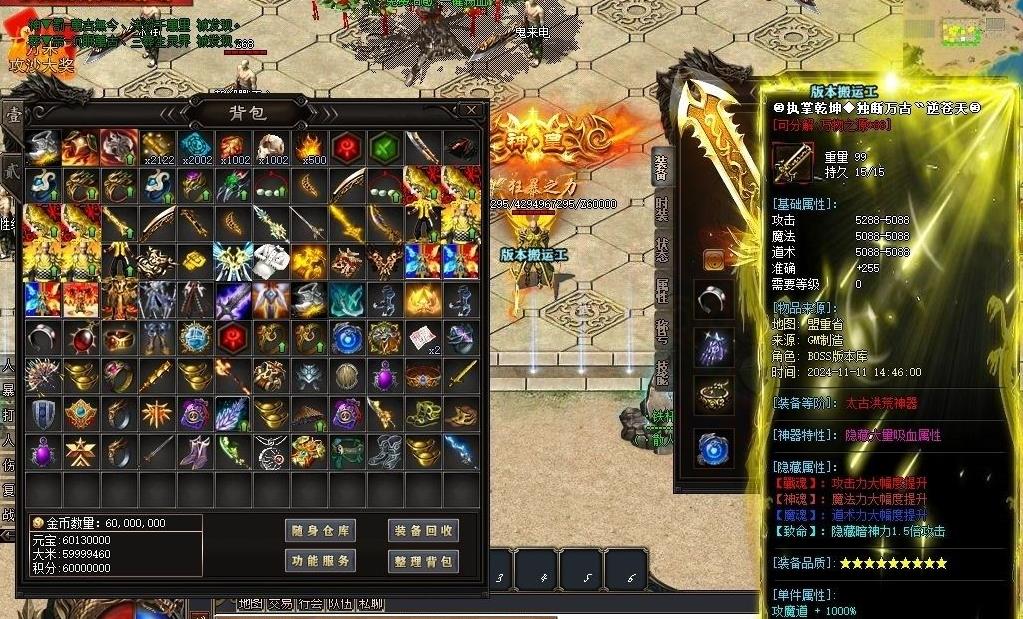The width and height of the screenshot is (1023, 619).
Task: Select the 称号 title tab
Action: coord(661,330)
